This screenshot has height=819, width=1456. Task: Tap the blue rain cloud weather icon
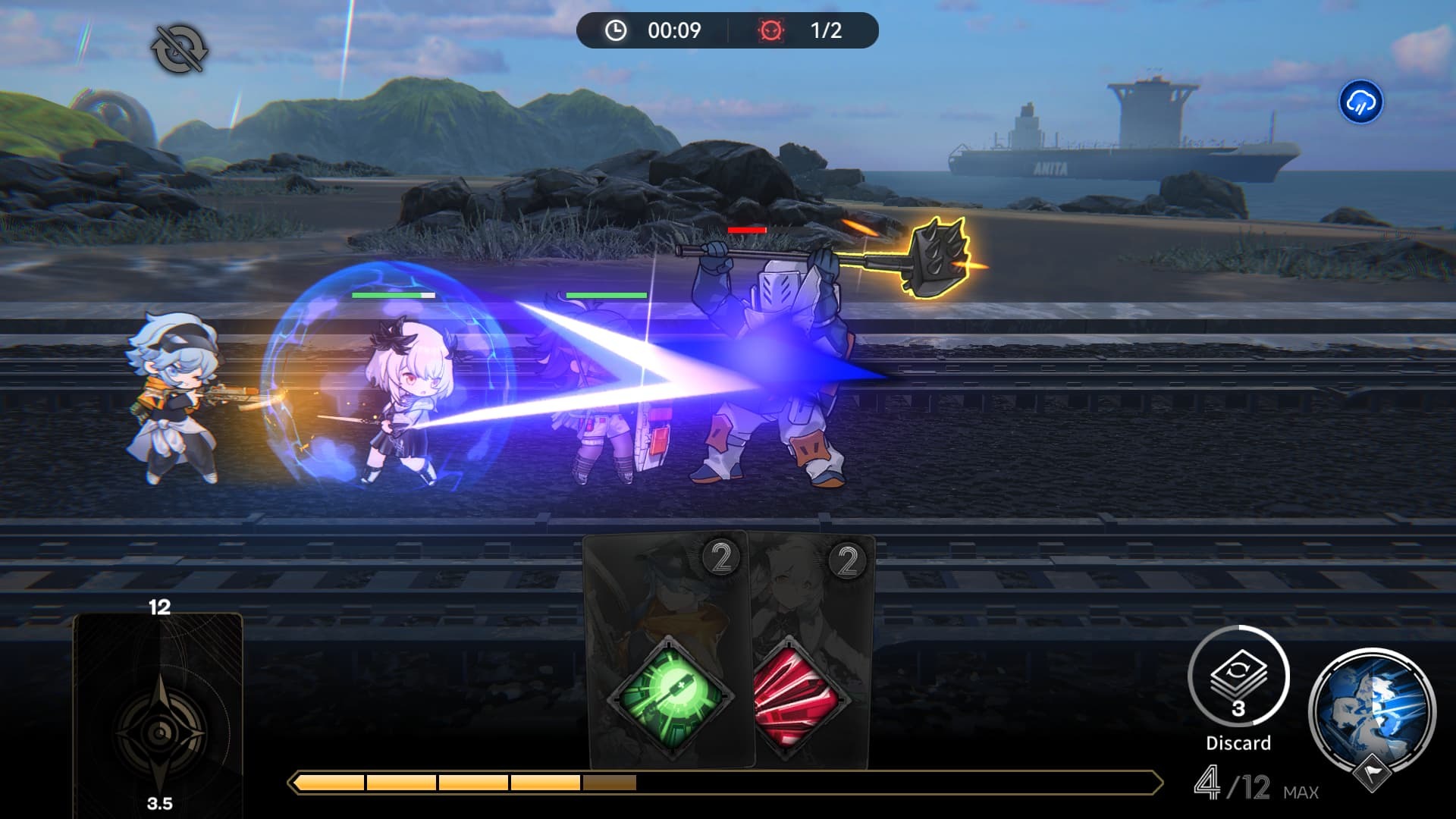[x=1360, y=102]
